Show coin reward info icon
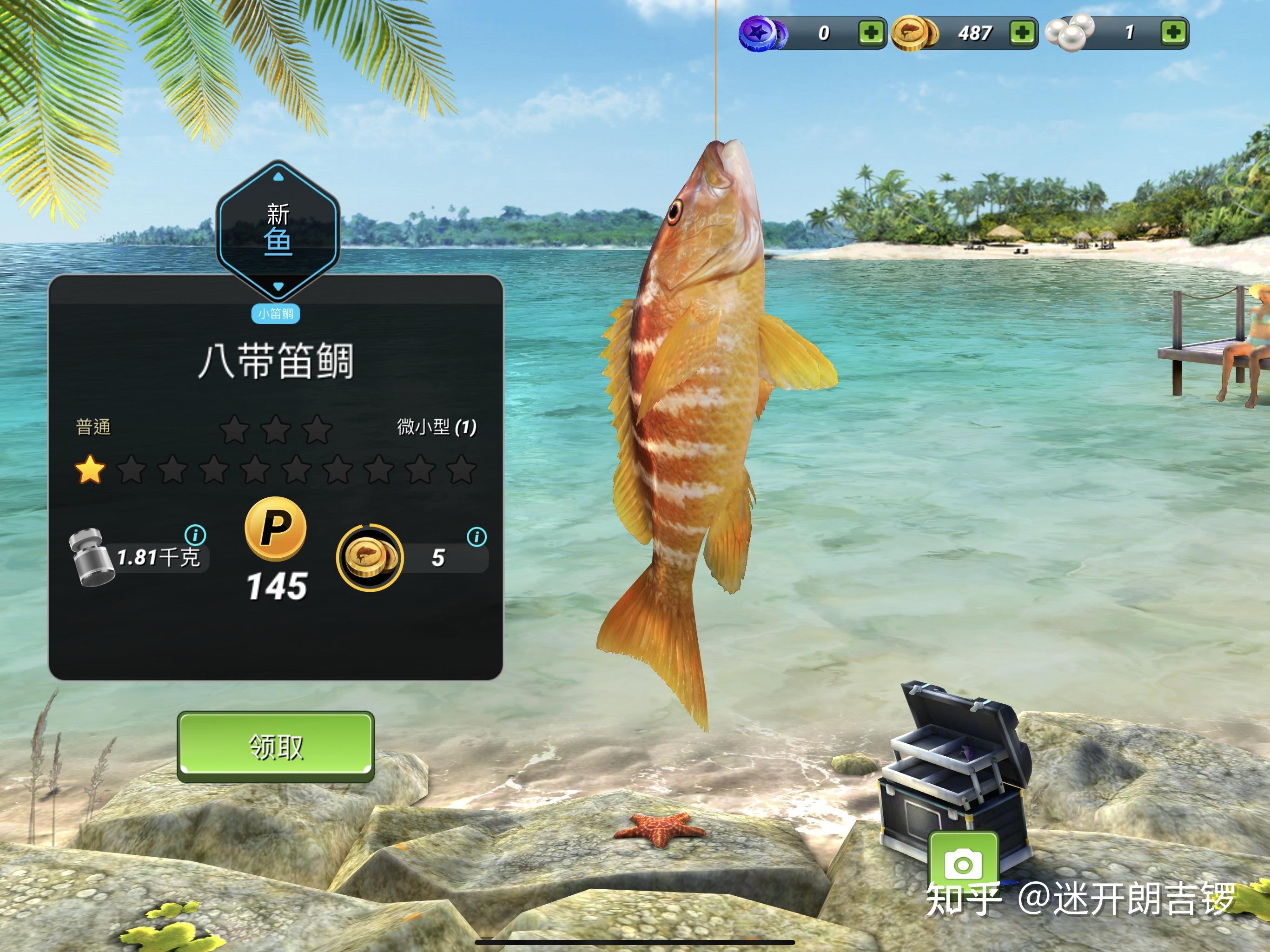Viewport: 1270px width, 952px height. [x=476, y=537]
